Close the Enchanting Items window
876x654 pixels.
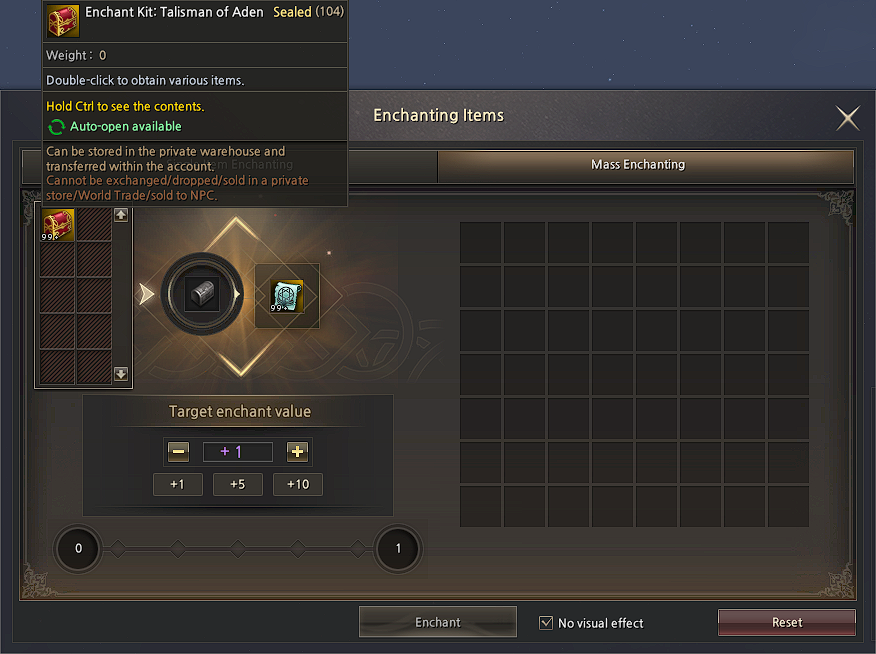coord(848,119)
